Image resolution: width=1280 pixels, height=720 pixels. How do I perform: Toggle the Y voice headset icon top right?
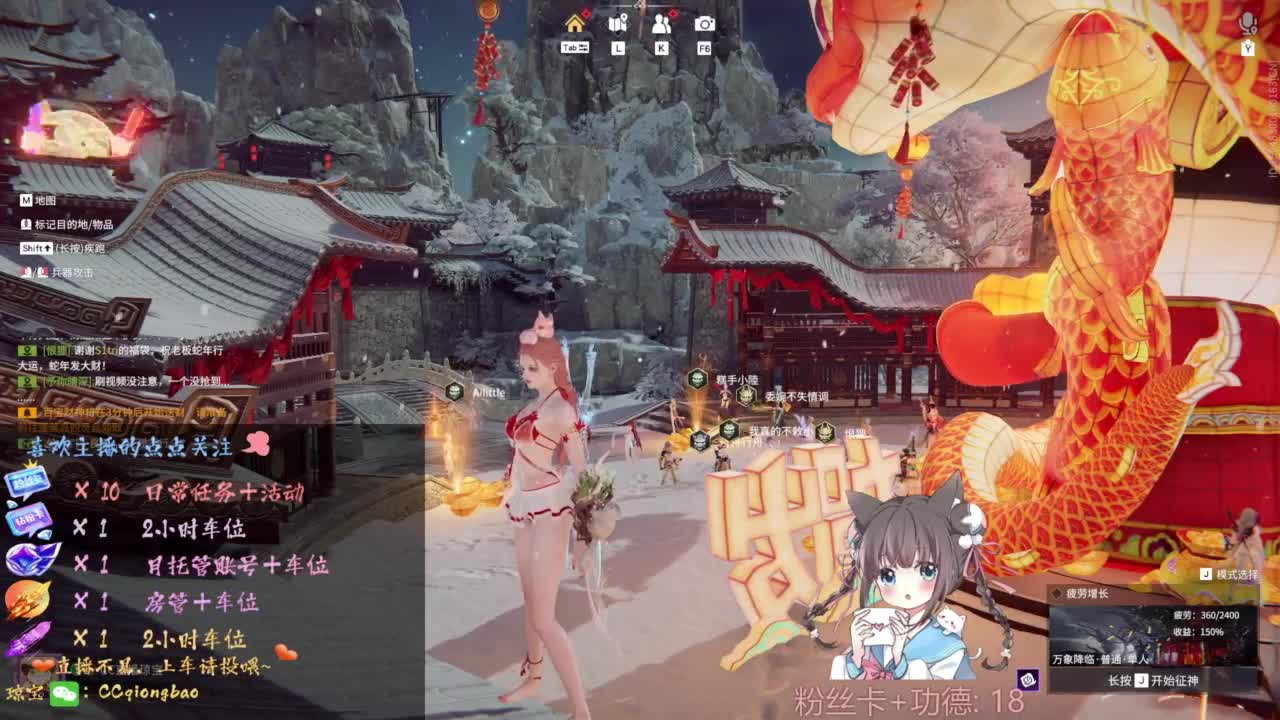coord(1247,45)
